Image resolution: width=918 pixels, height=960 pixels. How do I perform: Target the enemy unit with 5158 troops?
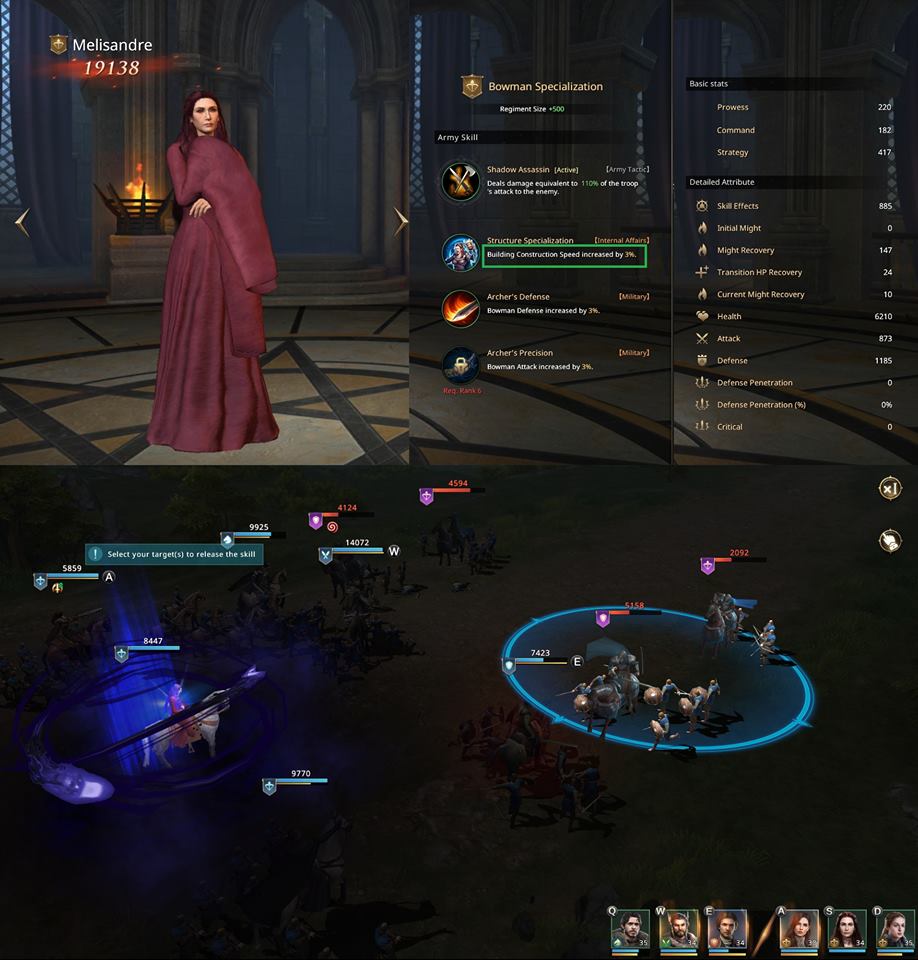(604, 619)
